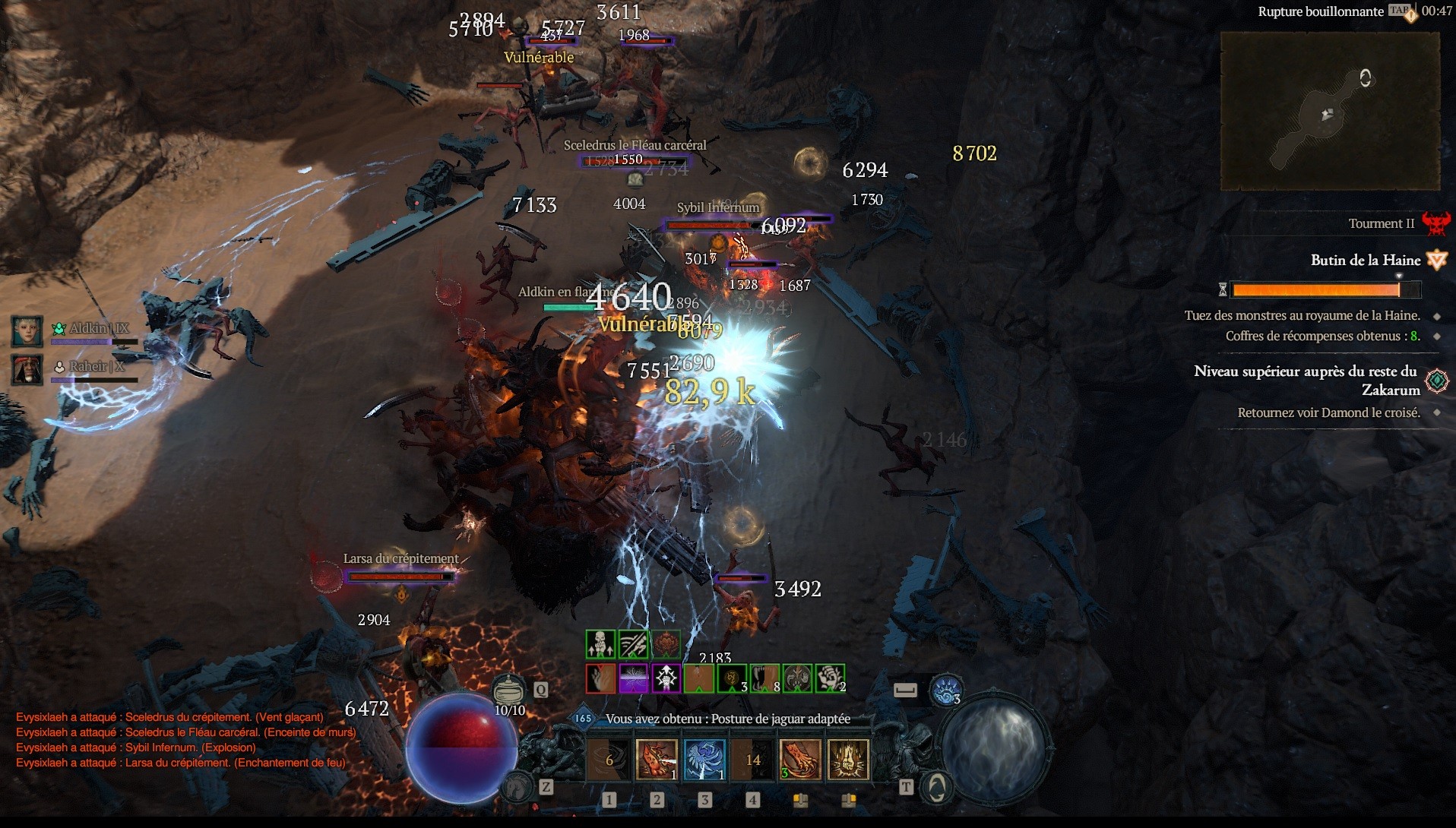This screenshot has width=1456, height=828.
Task: Open the Butin de la Haine objective
Action: pos(1365,261)
